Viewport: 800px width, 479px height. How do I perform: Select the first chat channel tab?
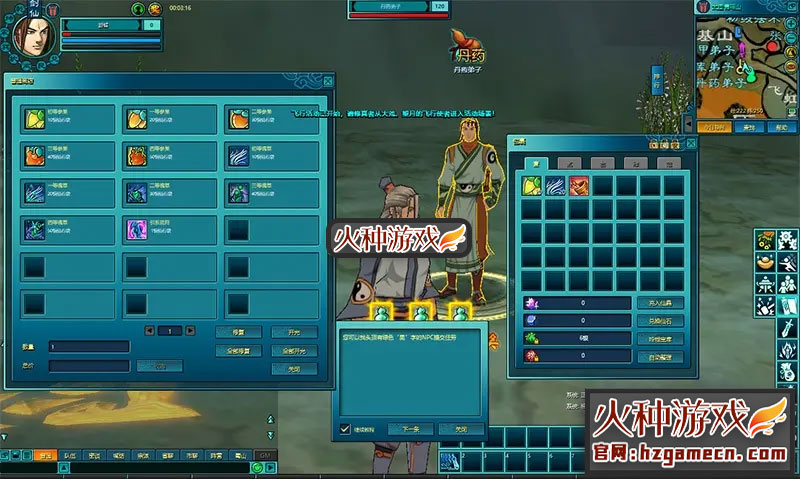[x=45, y=454]
